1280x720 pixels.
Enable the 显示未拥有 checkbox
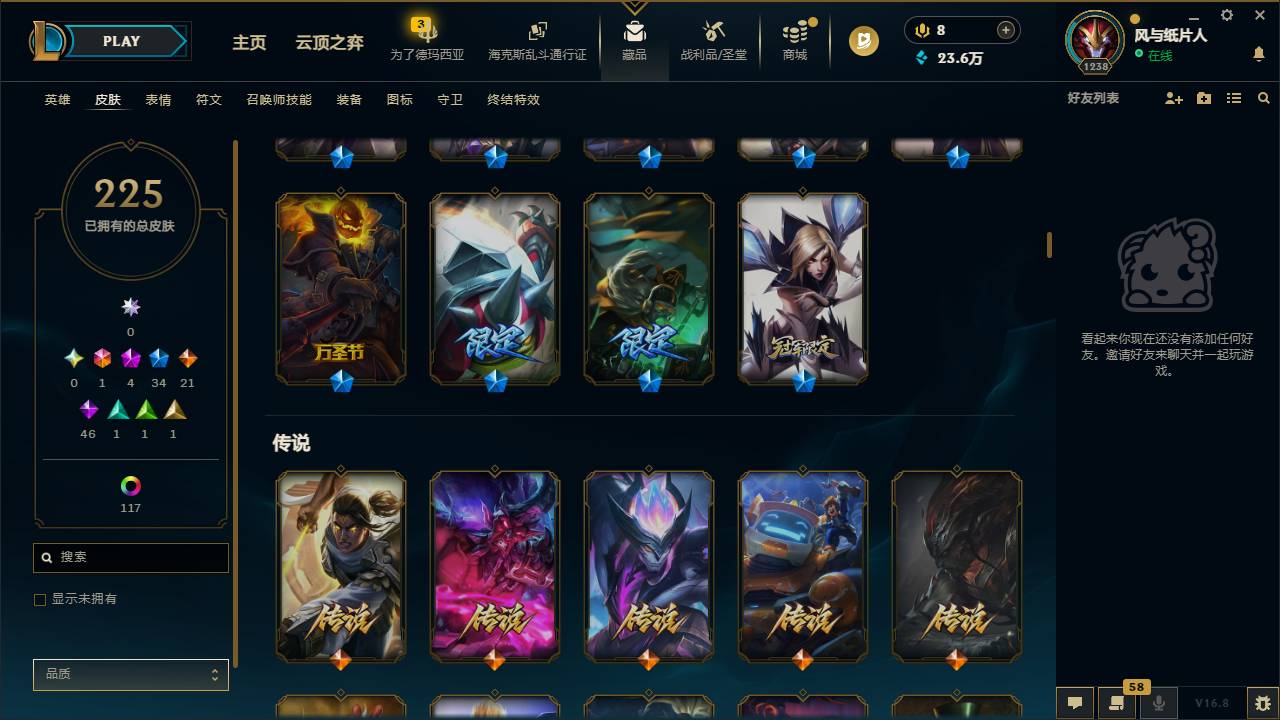coord(39,599)
